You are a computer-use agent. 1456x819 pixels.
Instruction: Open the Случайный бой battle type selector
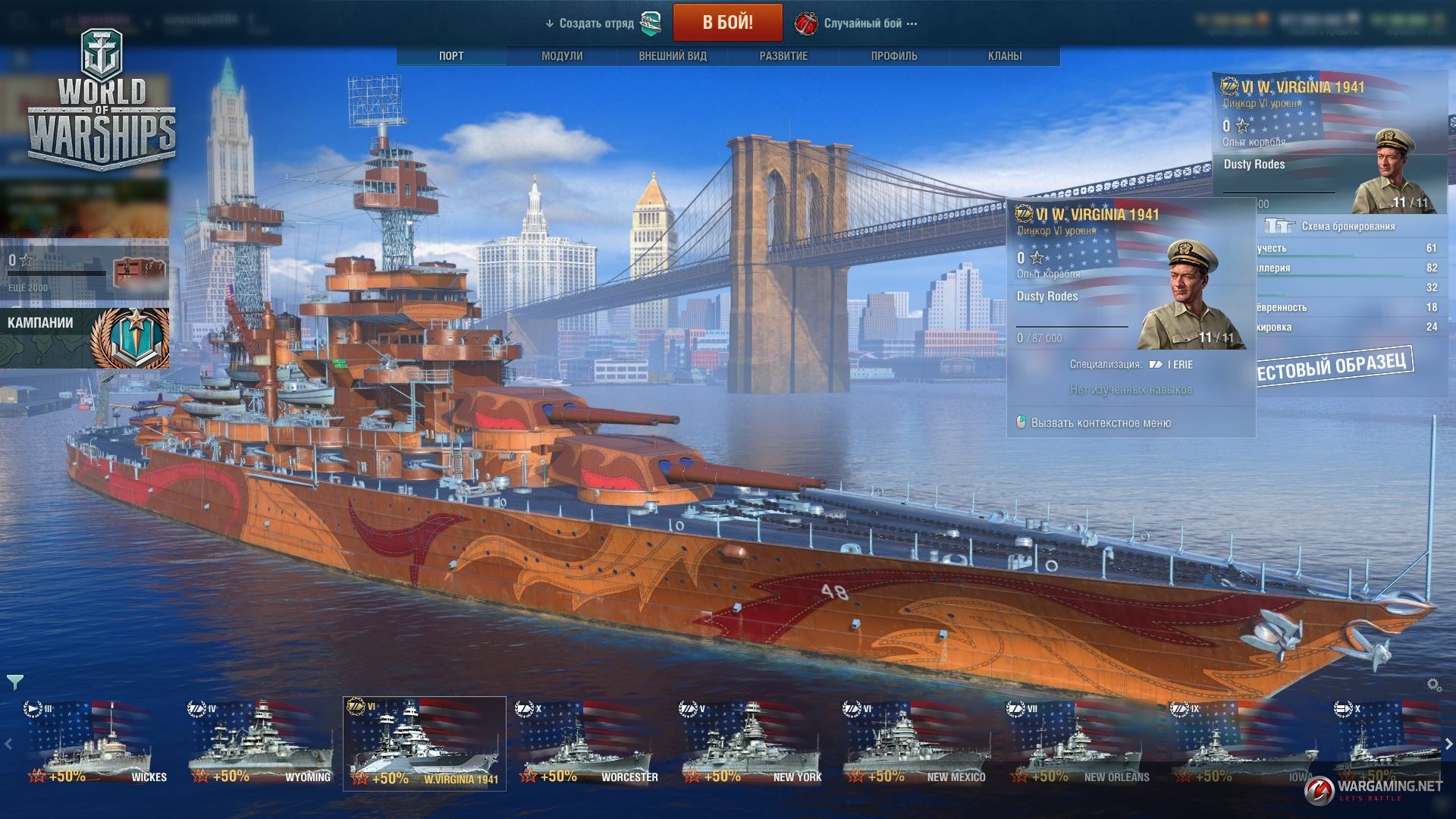coord(862,24)
